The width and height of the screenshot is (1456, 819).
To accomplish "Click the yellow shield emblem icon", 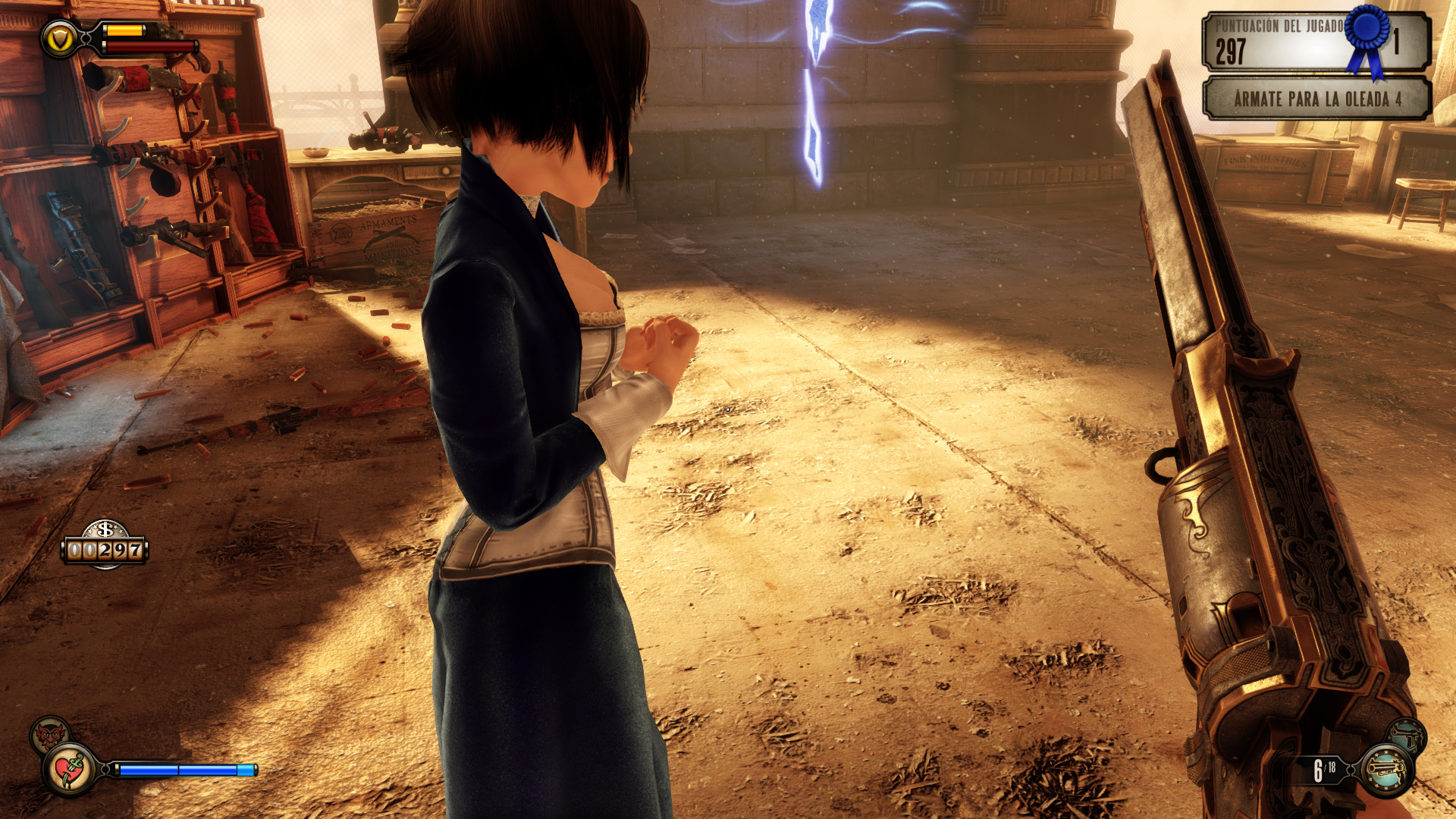I will (60, 37).
